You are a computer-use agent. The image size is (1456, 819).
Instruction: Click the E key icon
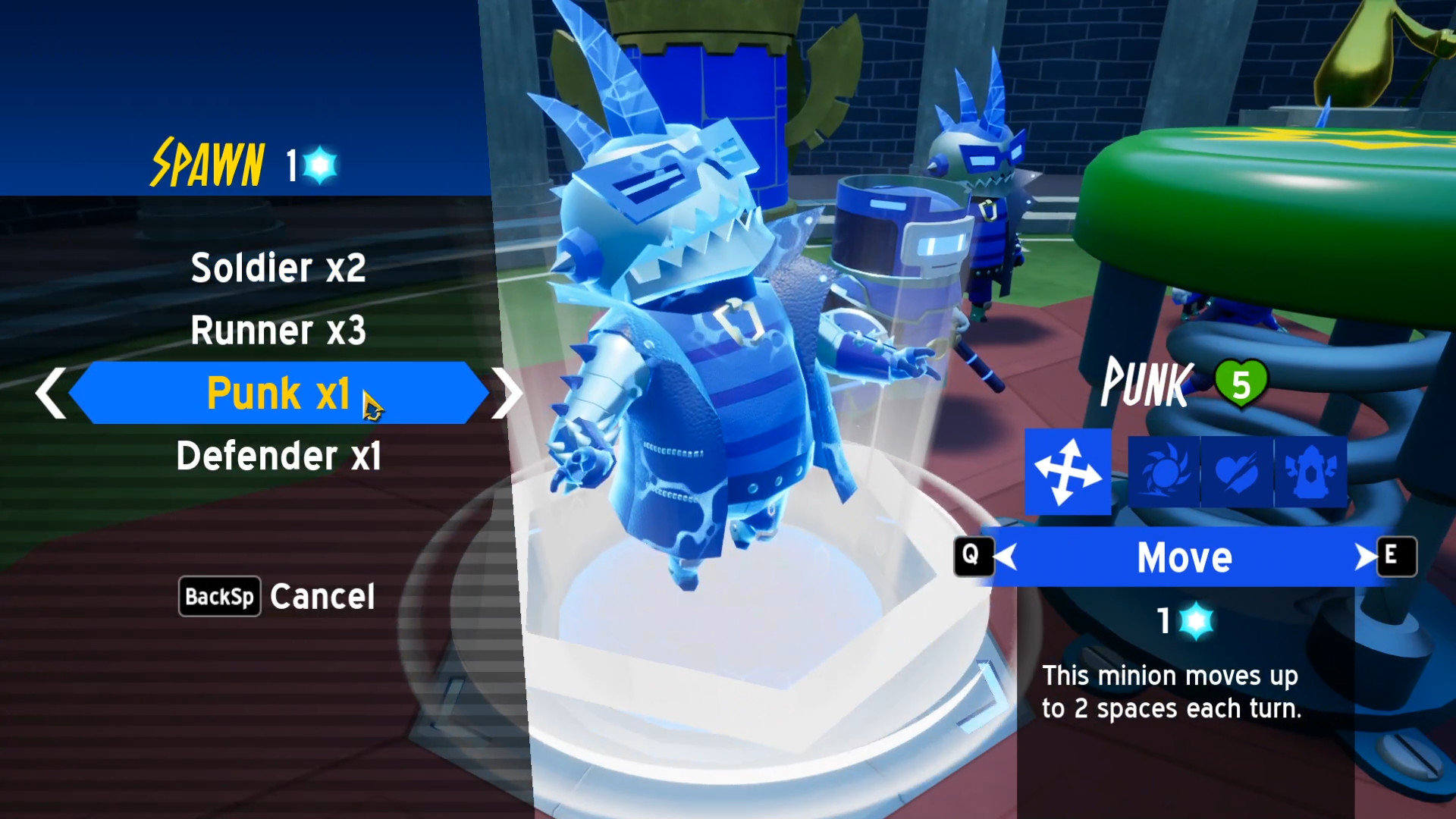pos(1397,557)
